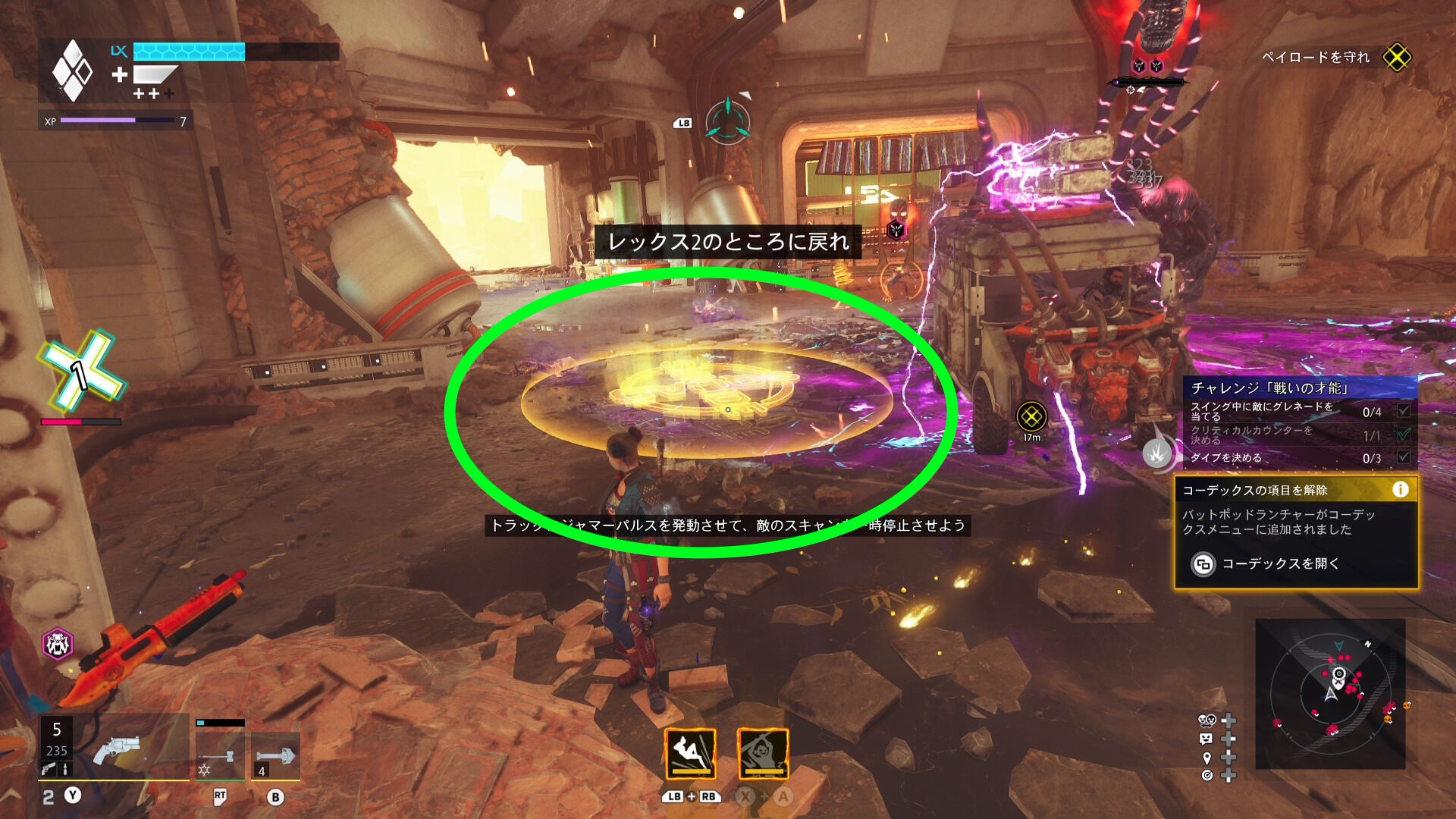This screenshot has width=1456, height=819.
Task: Click the skull squad icon beside the minimap
Action: pyautogui.click(x=1206, y=720)
